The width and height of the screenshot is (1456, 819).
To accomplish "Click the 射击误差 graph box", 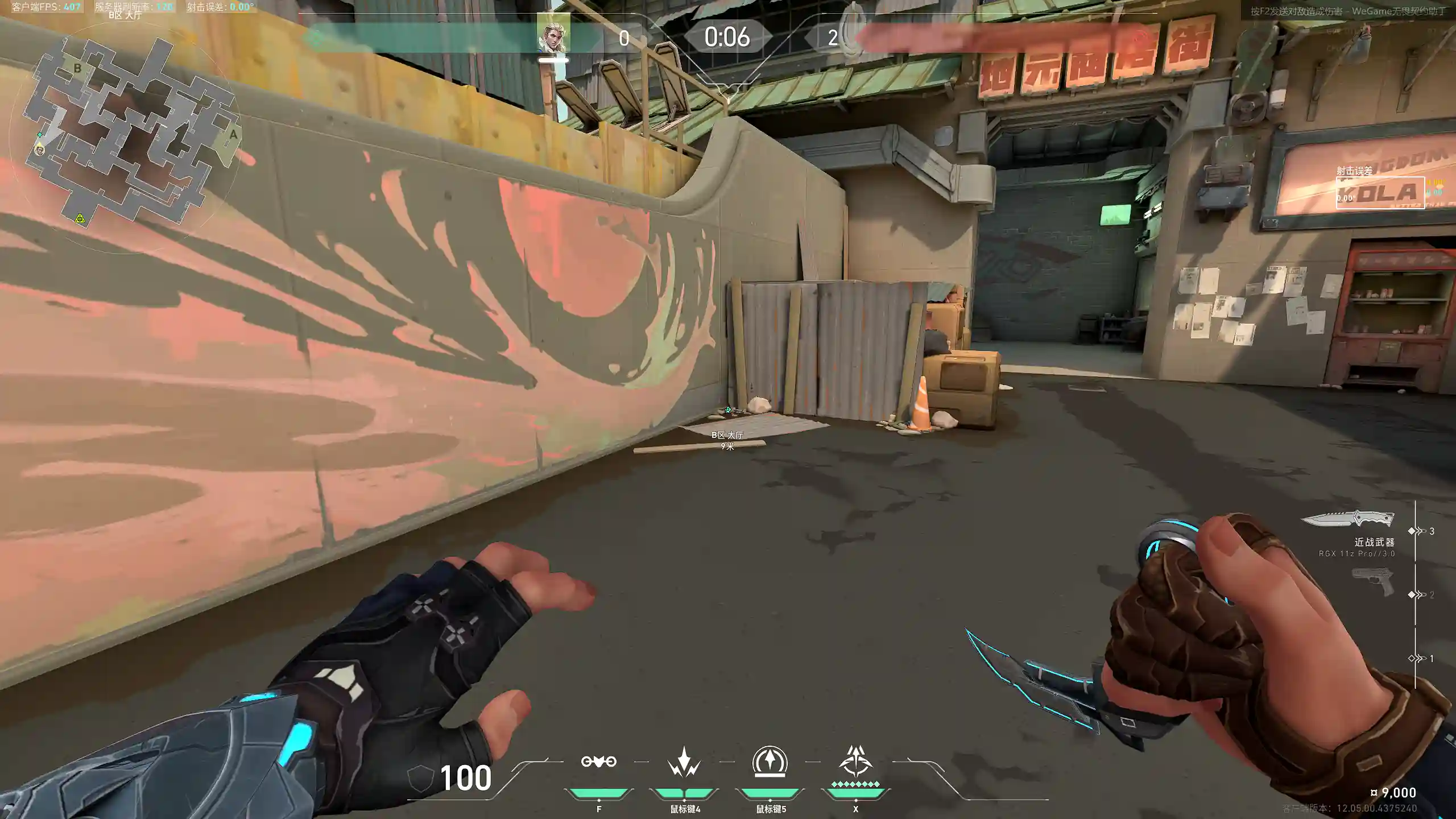I will pos(1380,193).
